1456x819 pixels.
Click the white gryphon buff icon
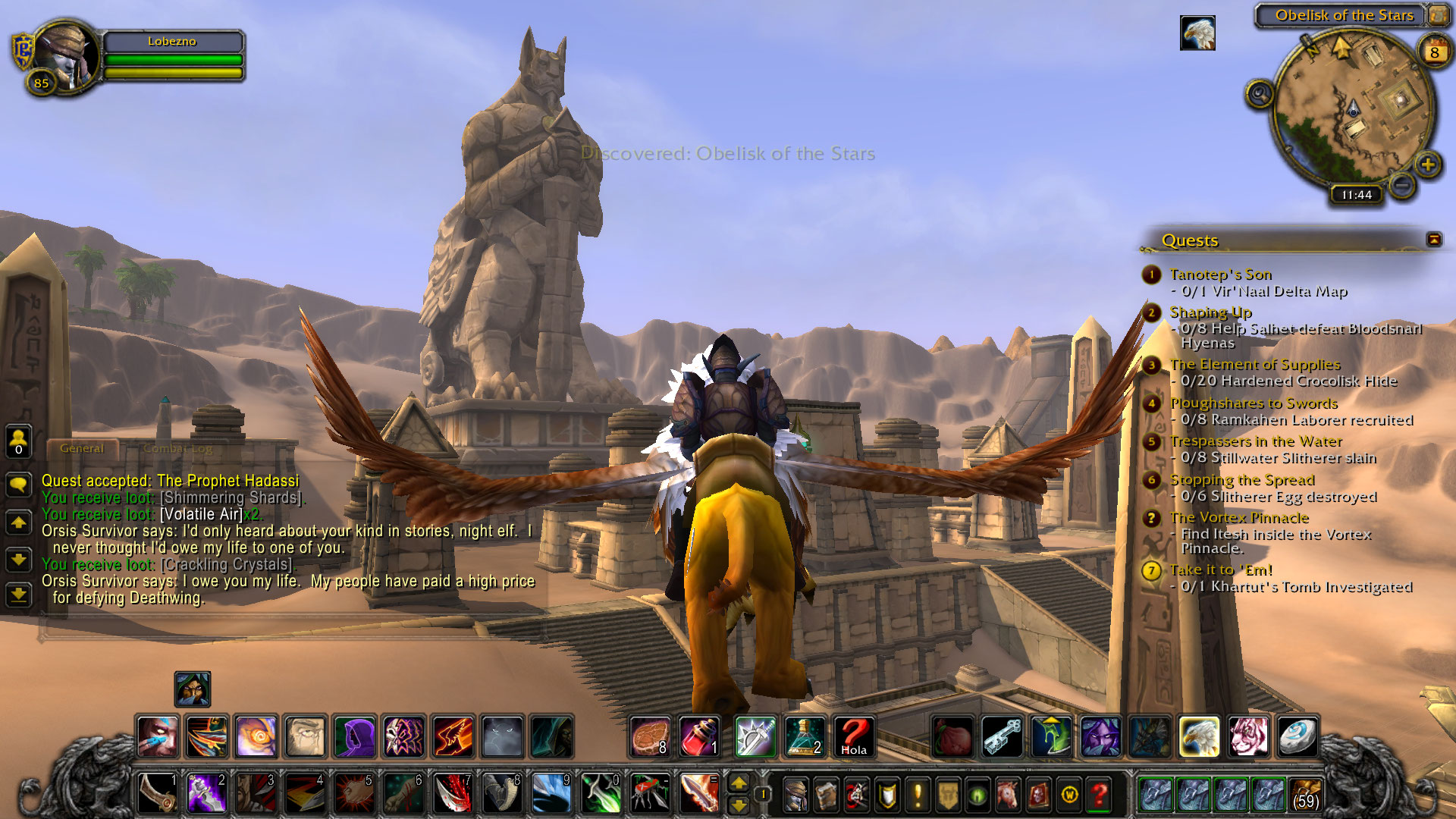tap(1197, 33)
